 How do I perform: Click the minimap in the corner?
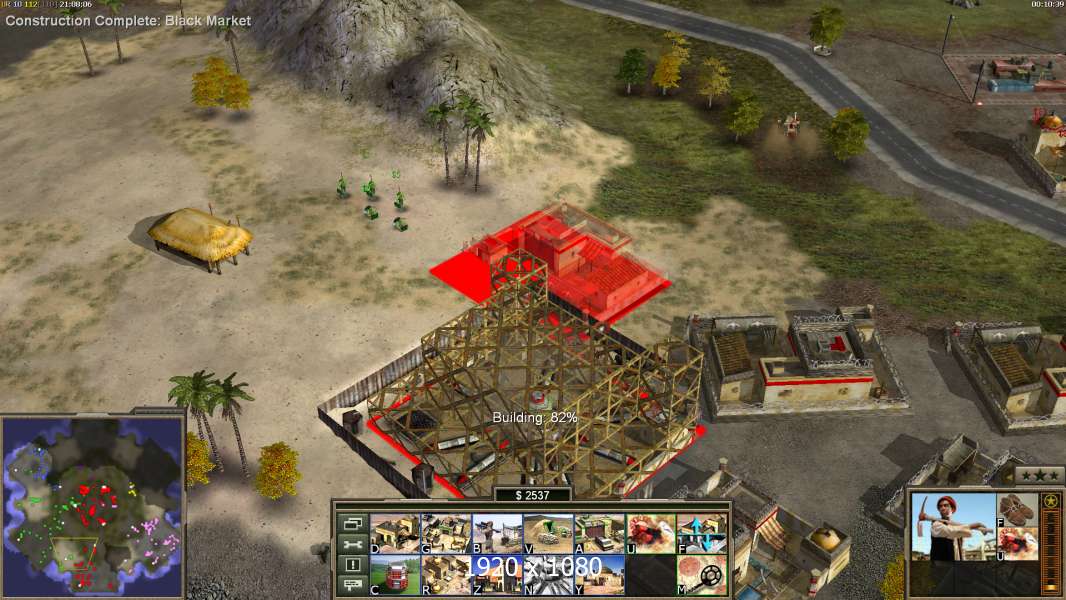tap(93, 505)
